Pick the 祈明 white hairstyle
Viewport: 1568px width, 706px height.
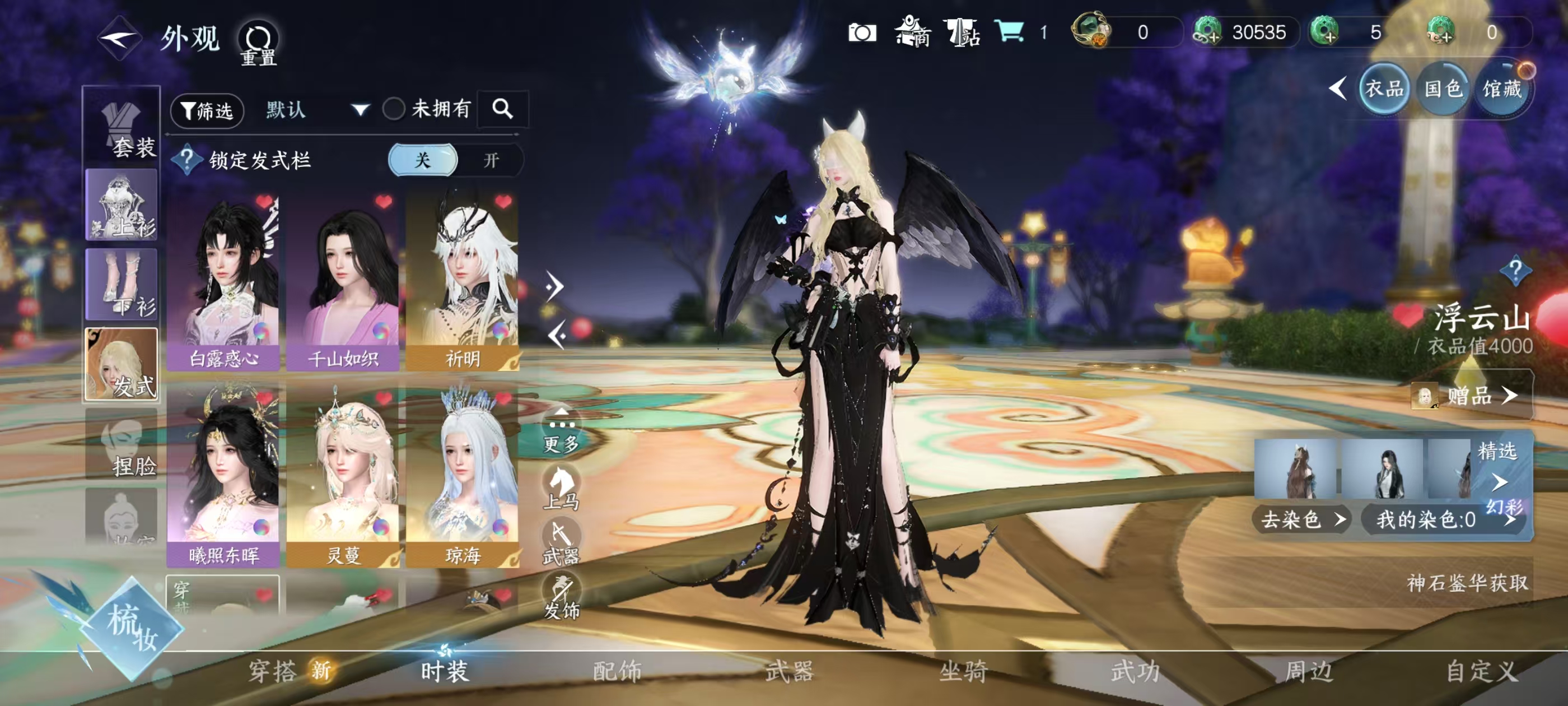462,281
